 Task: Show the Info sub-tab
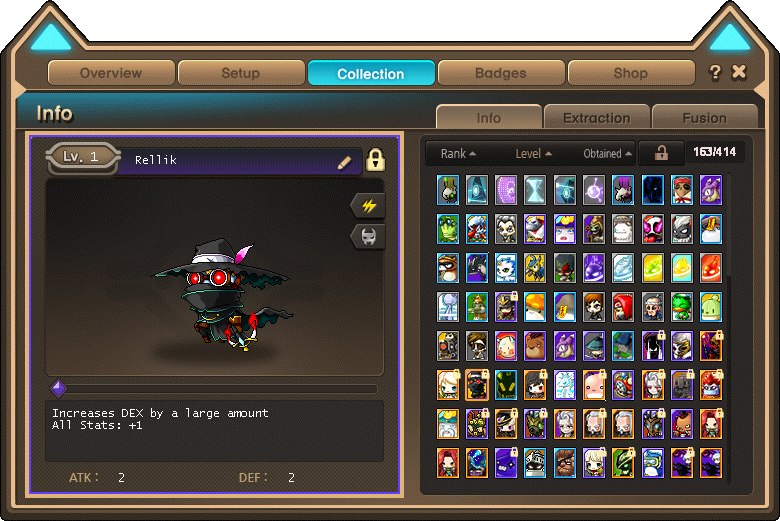pyautogui.click(x=489, y=117)
